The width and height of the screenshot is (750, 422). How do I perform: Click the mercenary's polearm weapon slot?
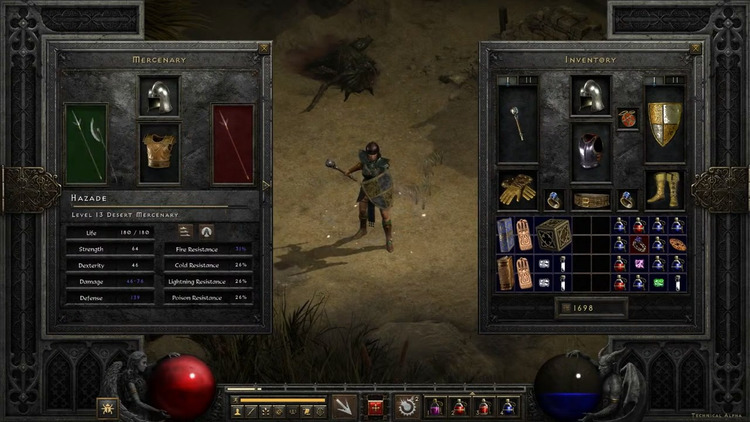(85, 144)
